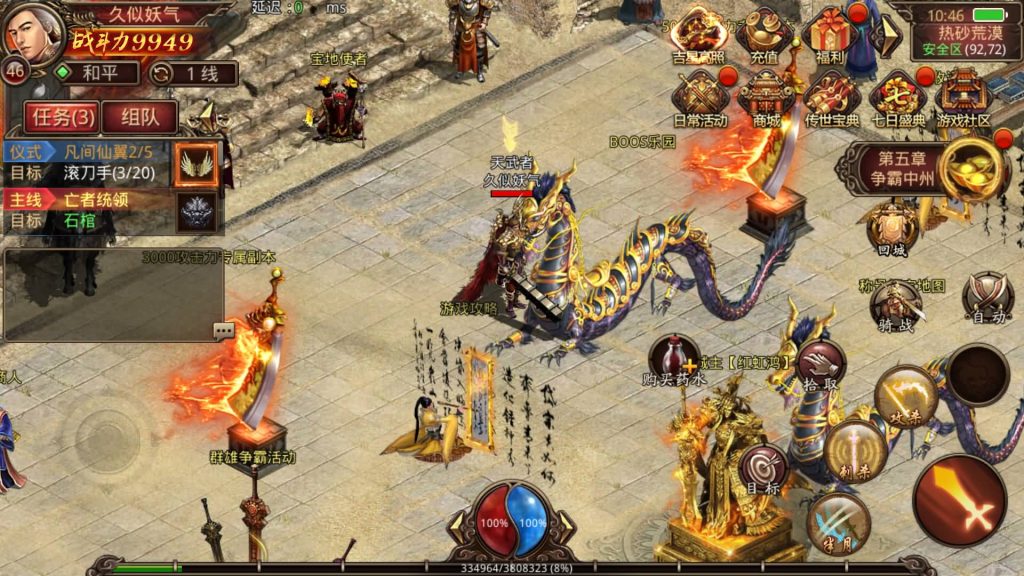The height and width of the screenshot is (576, 1024).
Task: Toggle 自动 auto-battle mode
Action: pos(988,297)
